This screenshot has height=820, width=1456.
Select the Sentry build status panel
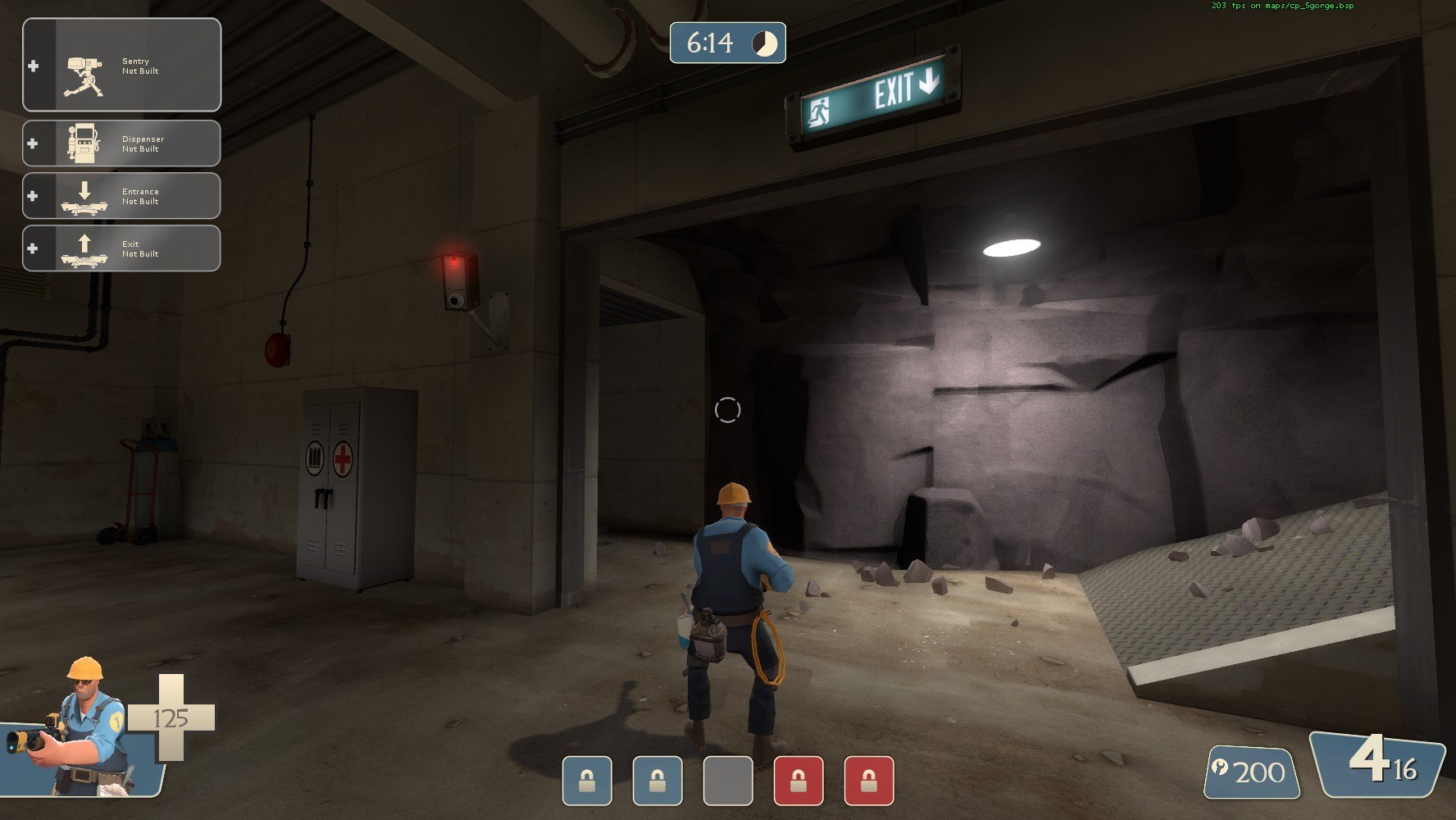121,65
